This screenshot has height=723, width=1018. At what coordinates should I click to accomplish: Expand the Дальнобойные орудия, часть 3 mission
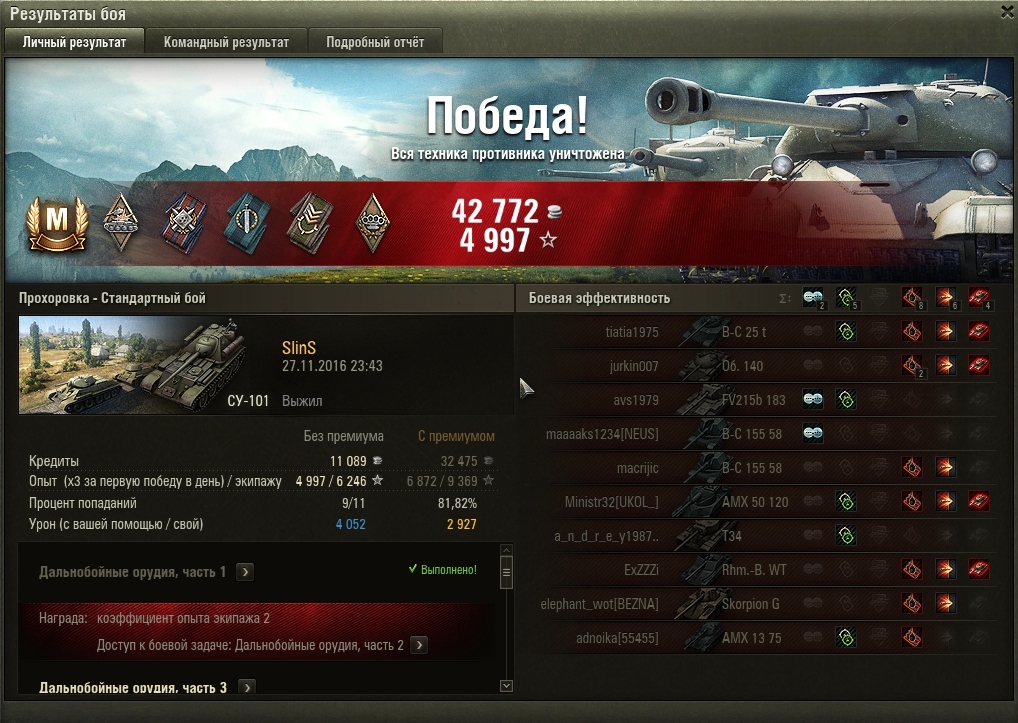point(246,688)
